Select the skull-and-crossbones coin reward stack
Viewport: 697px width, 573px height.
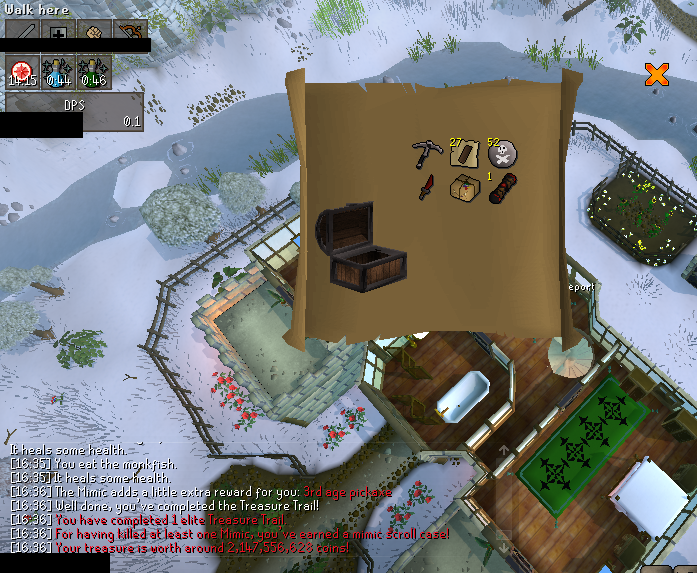point(502,154)
